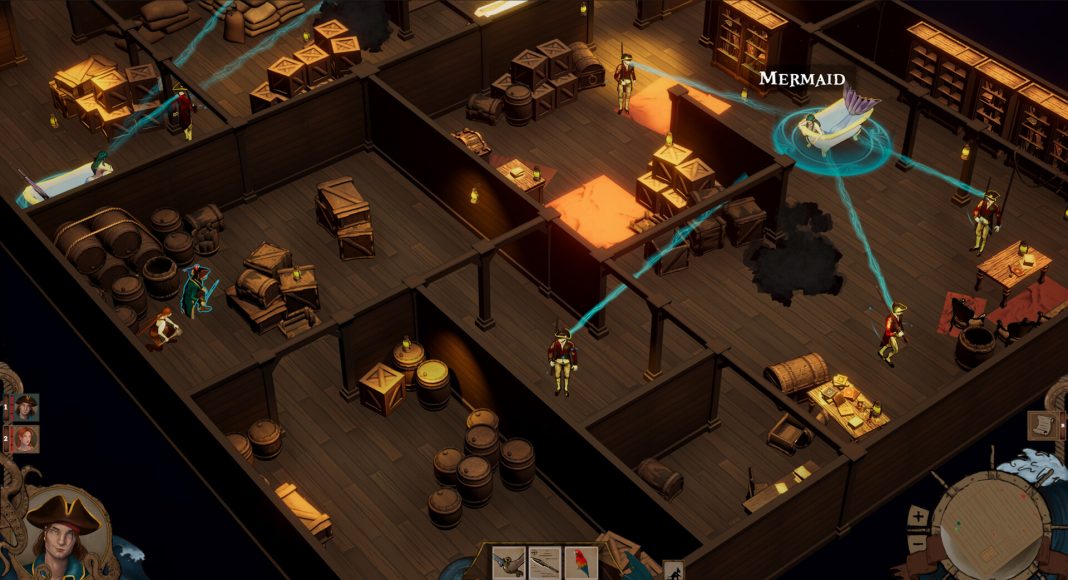
Task: Open the parchment scroll objectives button
Action: 1043,425
